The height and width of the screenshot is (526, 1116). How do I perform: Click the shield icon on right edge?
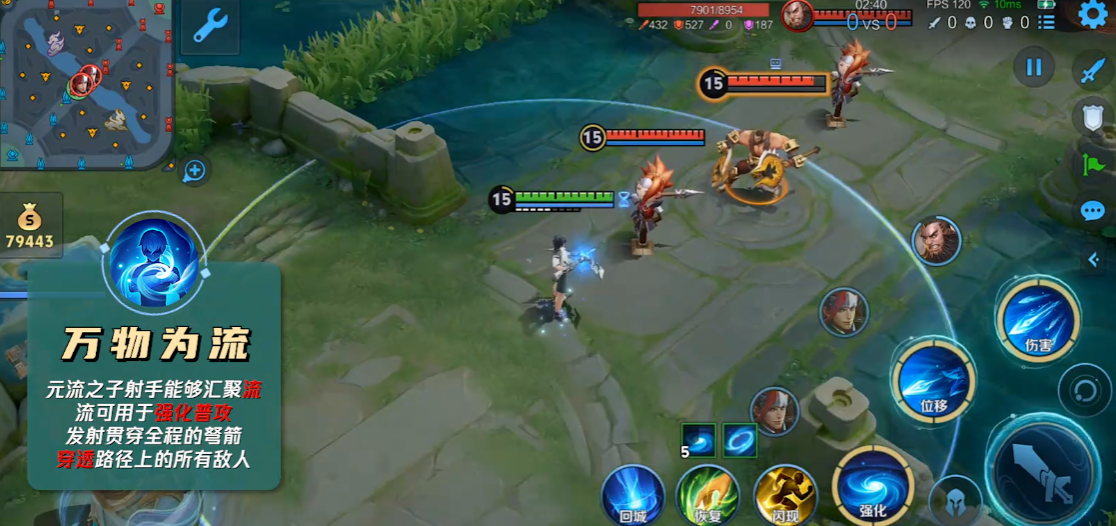point(1092,117)
